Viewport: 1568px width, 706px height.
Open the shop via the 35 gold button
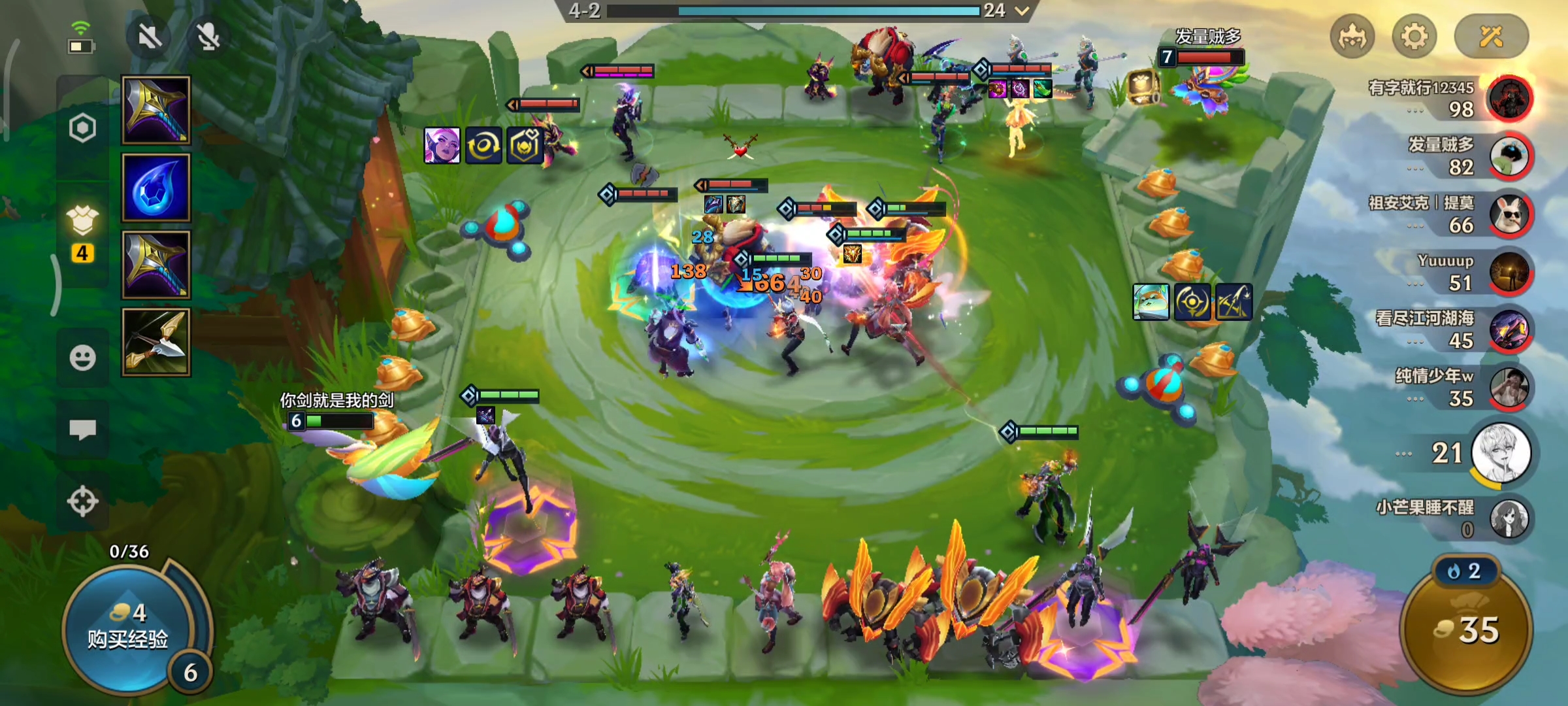(1467, 629)
